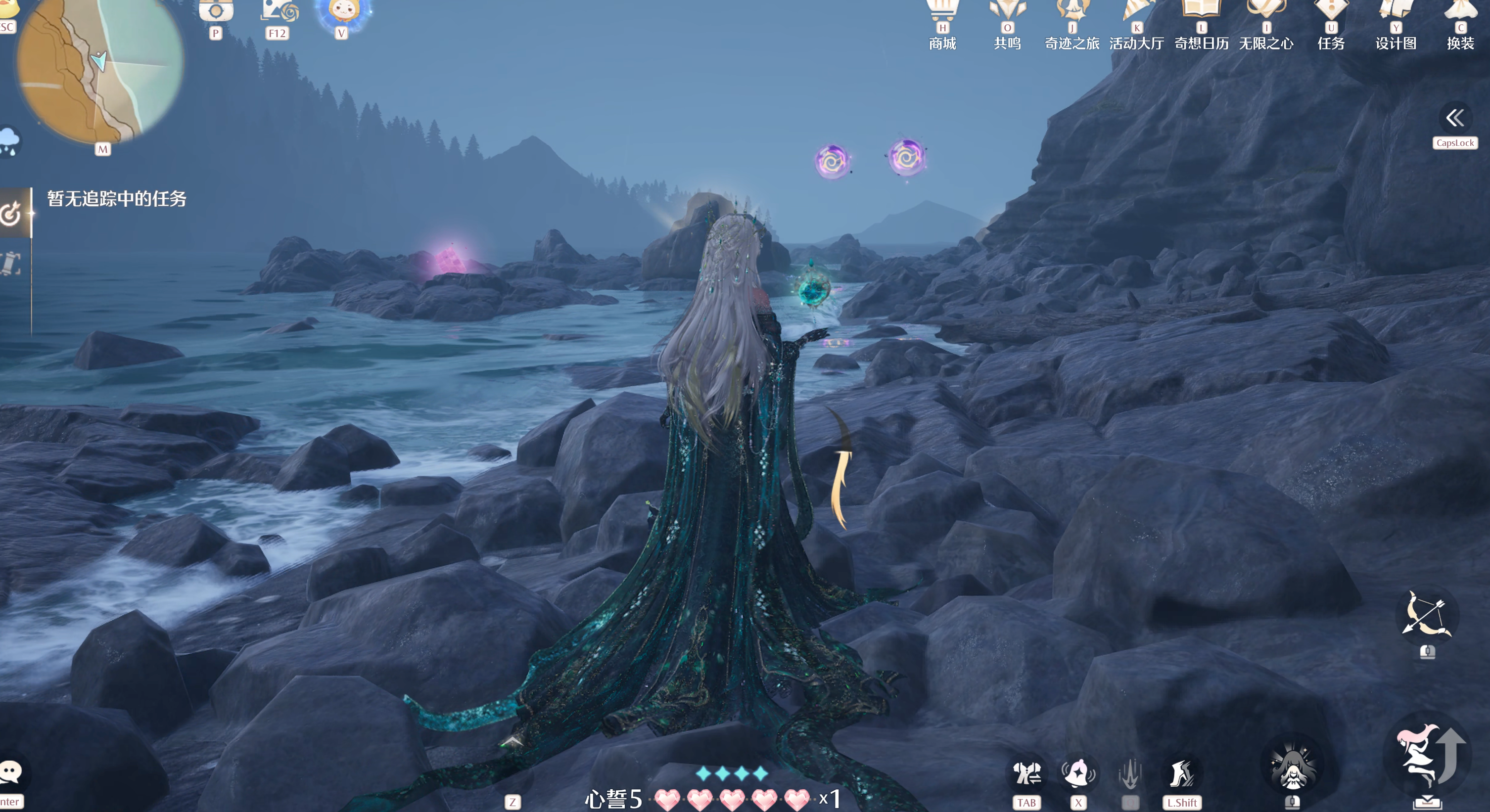Click the rain cloud weather icon

pyautogui.click(x=9, y=140)
